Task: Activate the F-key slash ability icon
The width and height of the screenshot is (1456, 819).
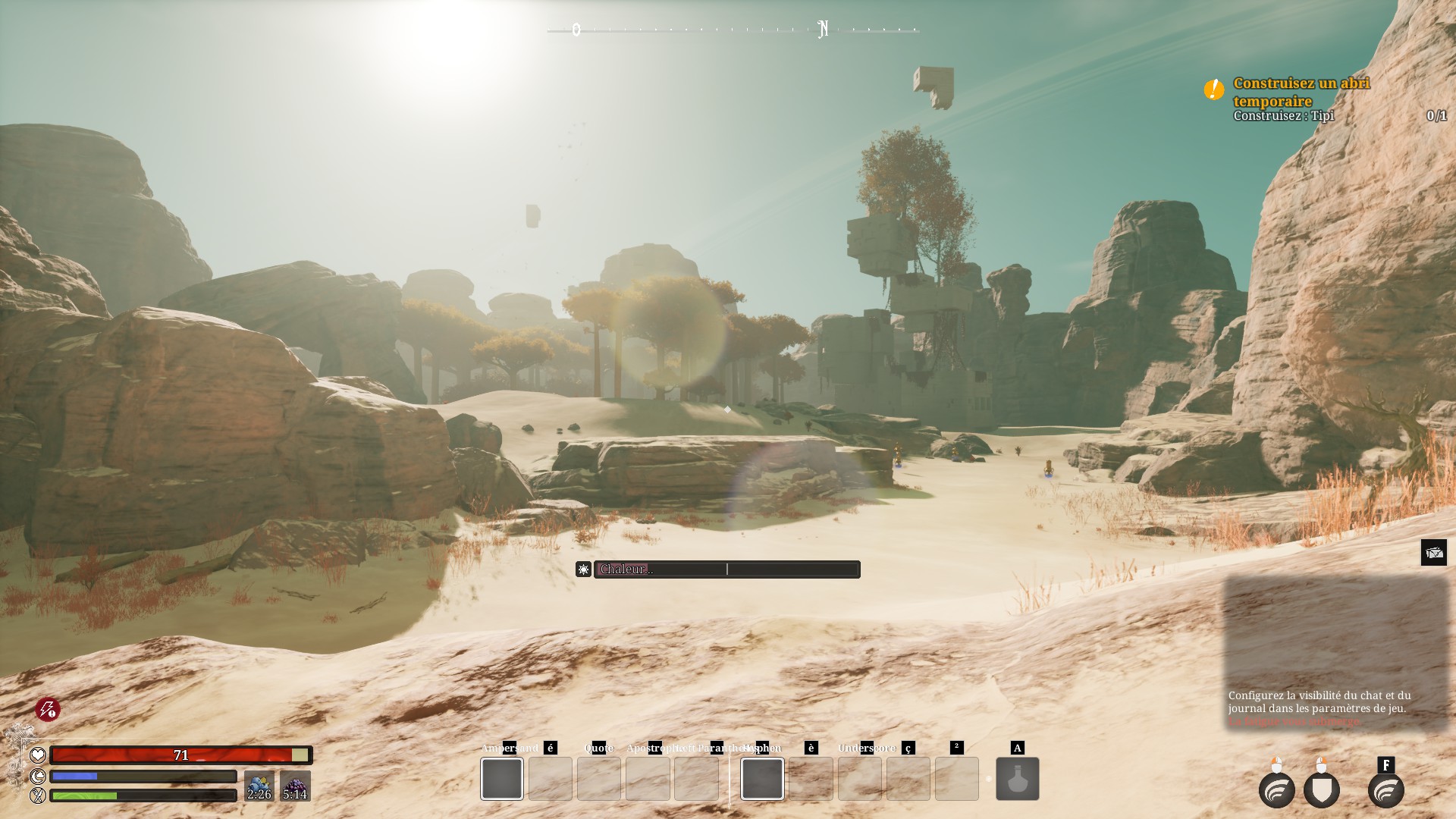Action: point(1385,790)
